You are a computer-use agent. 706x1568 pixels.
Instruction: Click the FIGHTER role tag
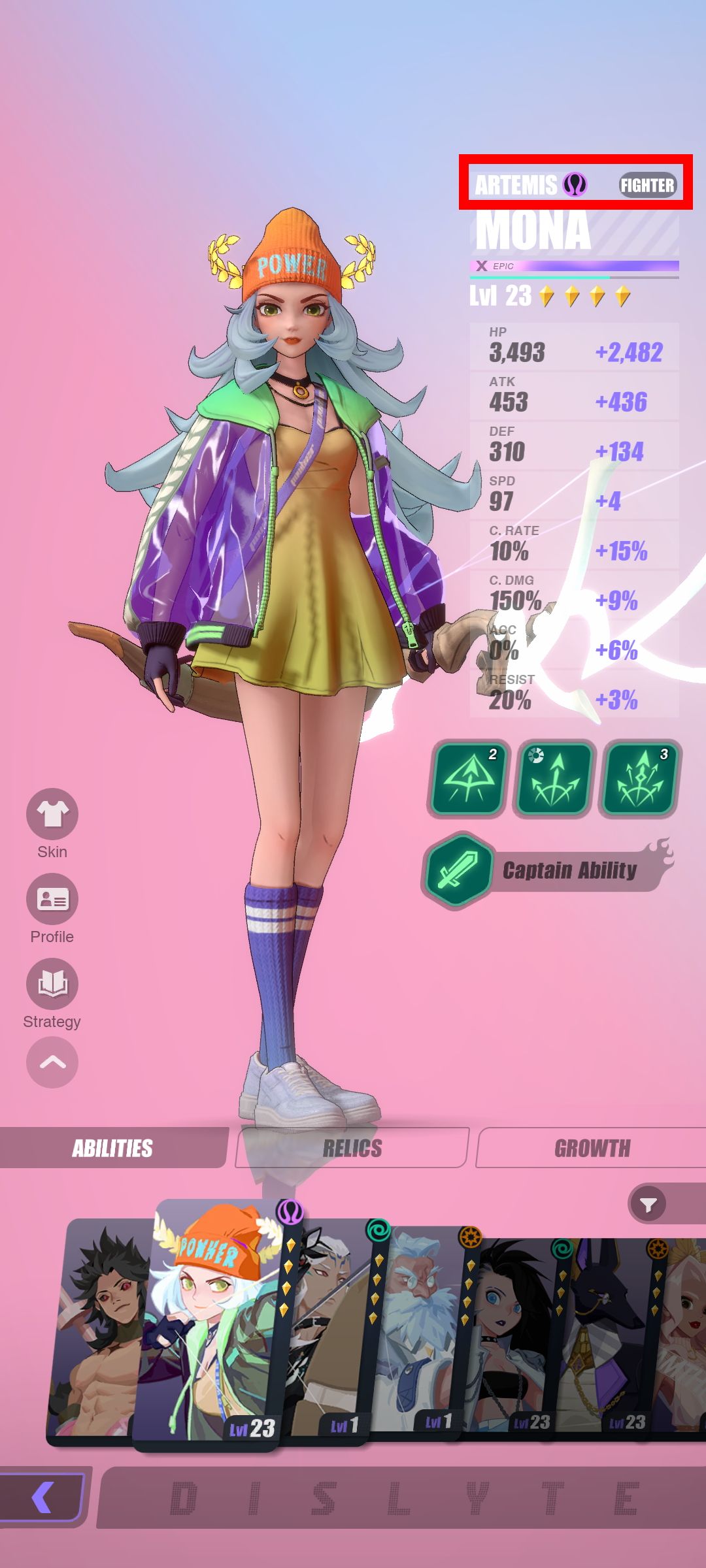[647, 186]
